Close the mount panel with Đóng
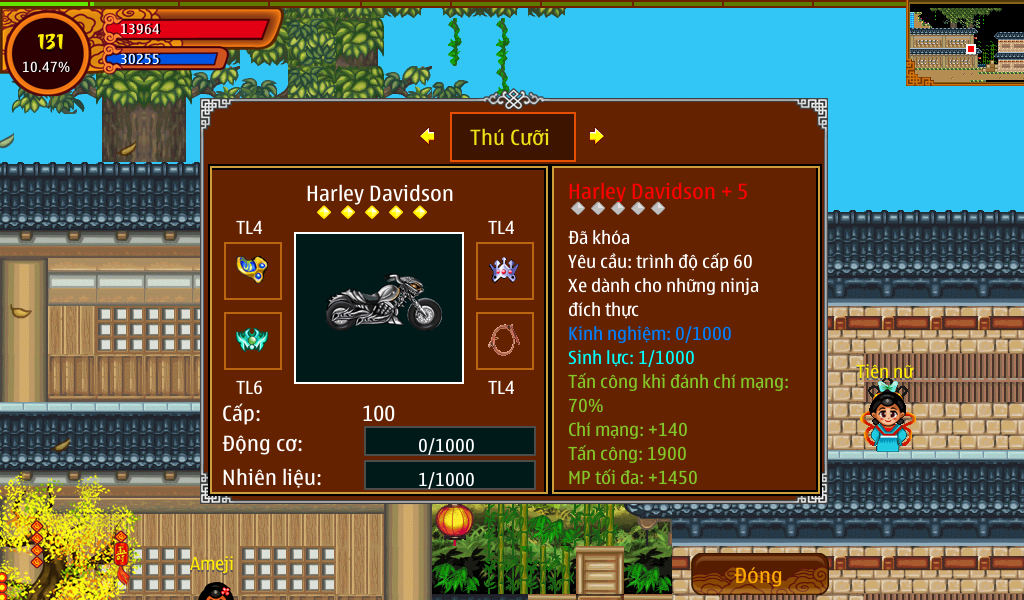The width and height of the screenshot is (1024, 600). pos(759,575)
